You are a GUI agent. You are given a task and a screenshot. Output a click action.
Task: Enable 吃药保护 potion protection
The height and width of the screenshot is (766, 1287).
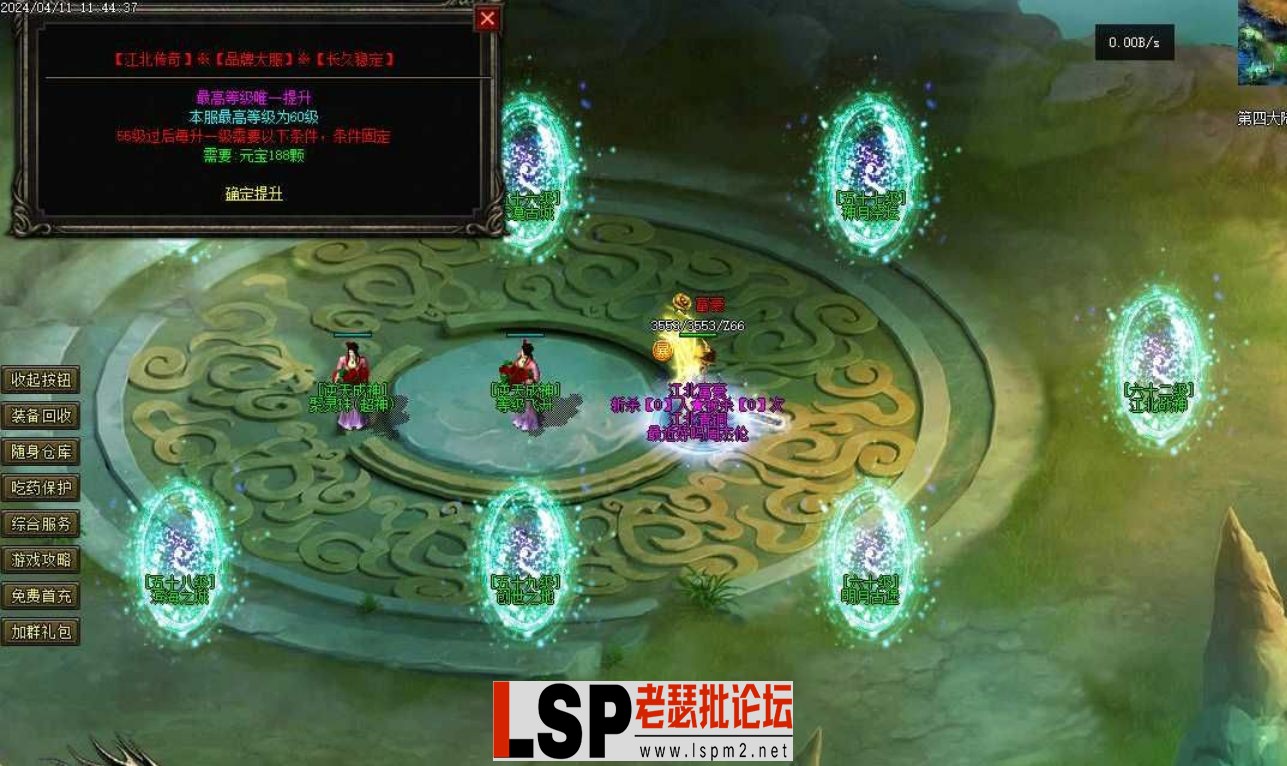point(41,489)
